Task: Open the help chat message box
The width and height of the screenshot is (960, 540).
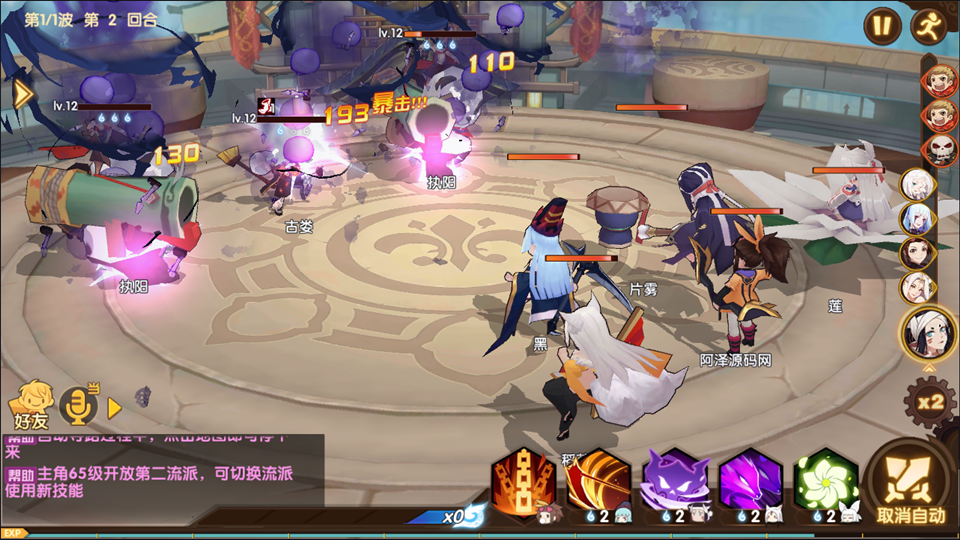Action: pos(162,470)
